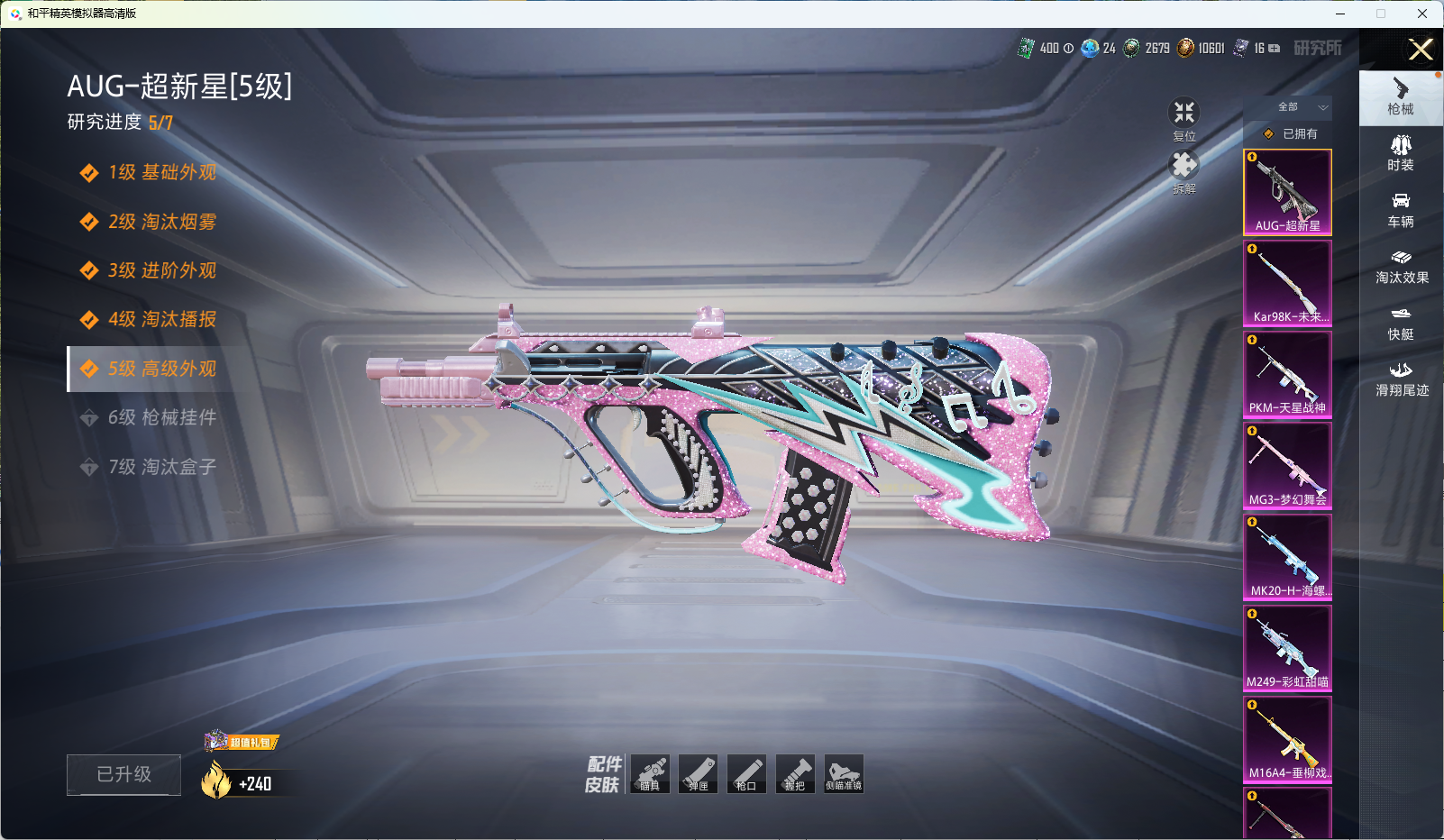Select the 瞄具 scope attachment skin slot
Viewport: 1444px width, 840px height.
(x=650, y=774)
